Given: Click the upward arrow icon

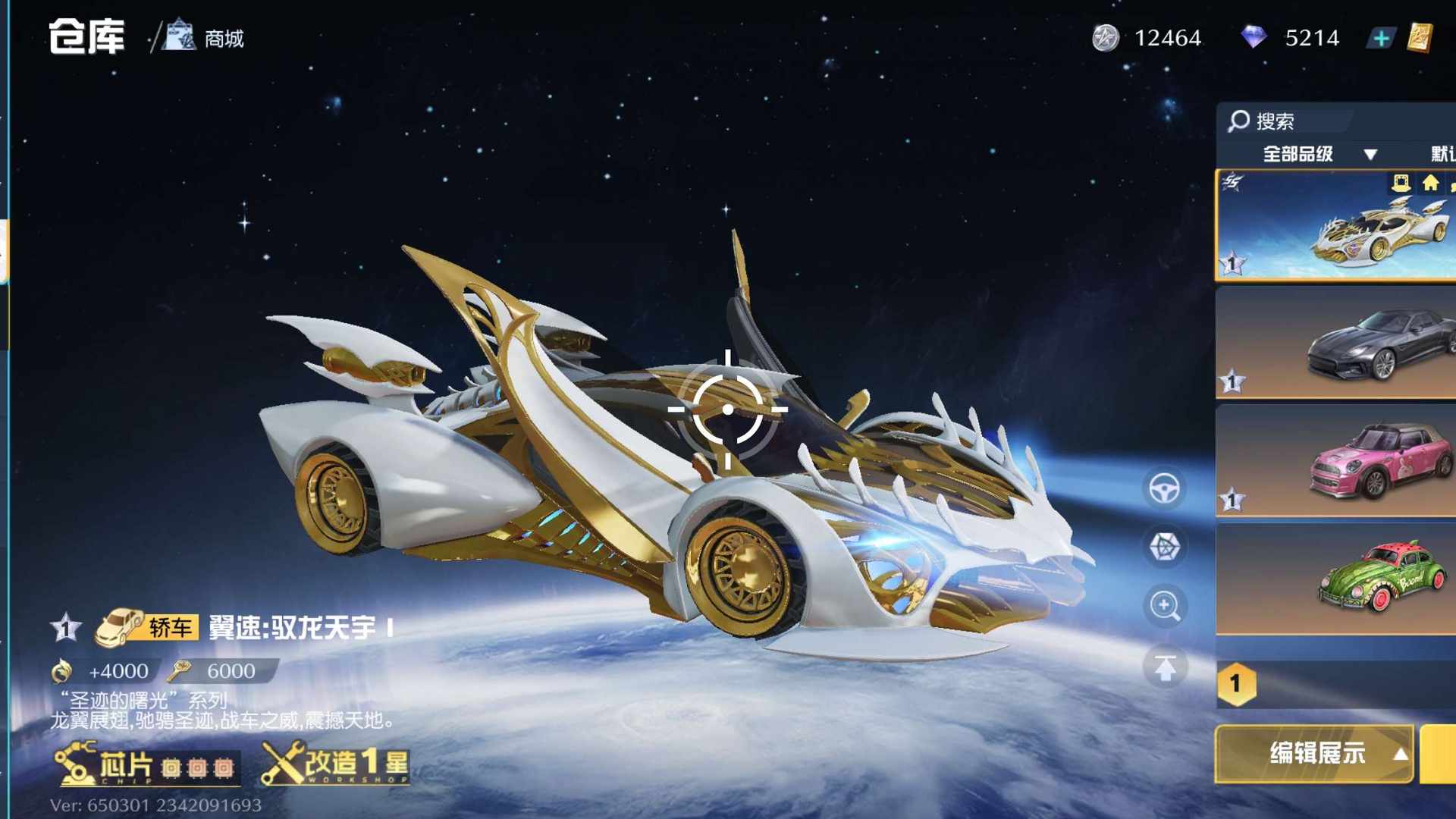Looking at the screenshot, I should tap(1165, 667).
